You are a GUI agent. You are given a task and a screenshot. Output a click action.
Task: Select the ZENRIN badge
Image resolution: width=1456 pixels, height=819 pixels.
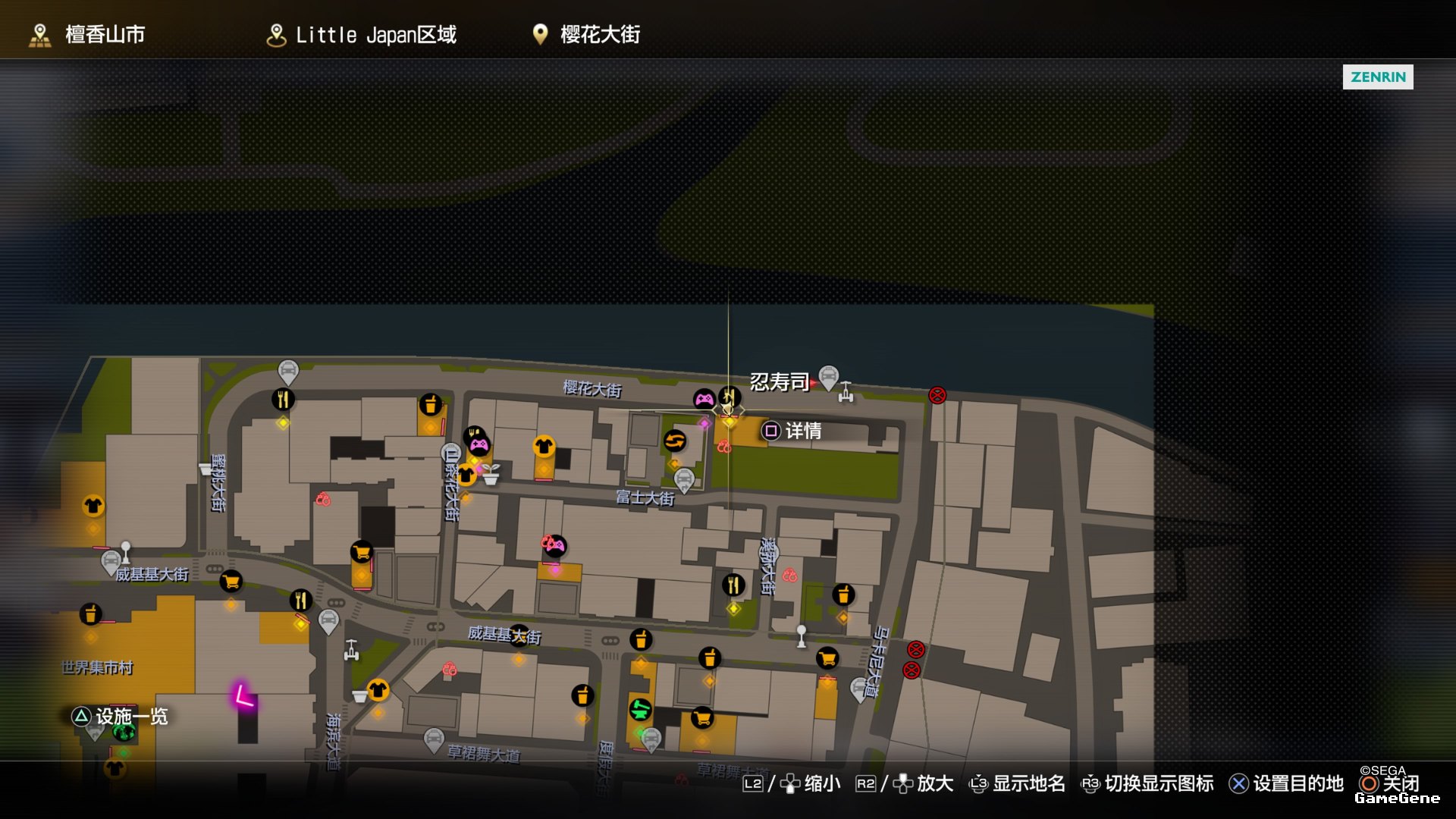[1378, 77]
